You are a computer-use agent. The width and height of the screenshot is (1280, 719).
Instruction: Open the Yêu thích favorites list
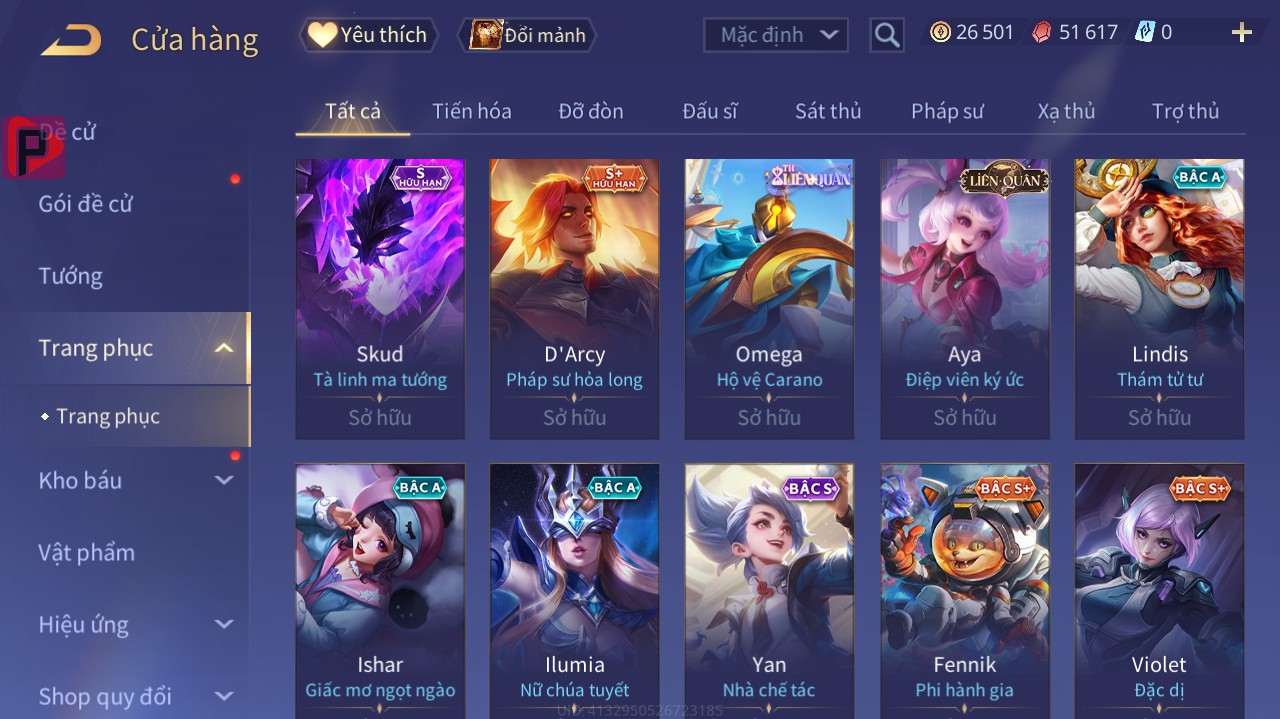(368, 35)
